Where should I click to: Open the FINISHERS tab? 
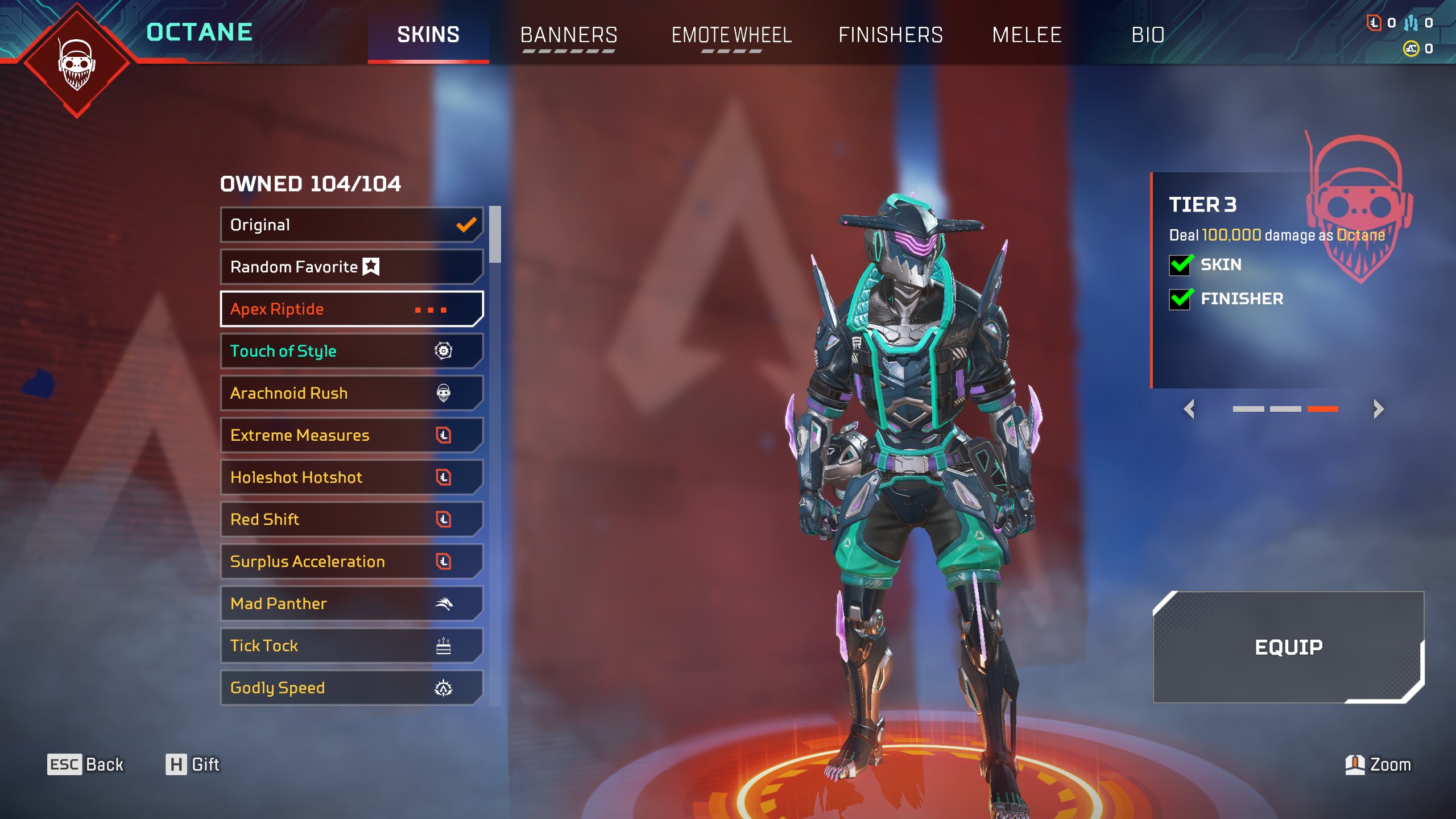coord(891,35)
